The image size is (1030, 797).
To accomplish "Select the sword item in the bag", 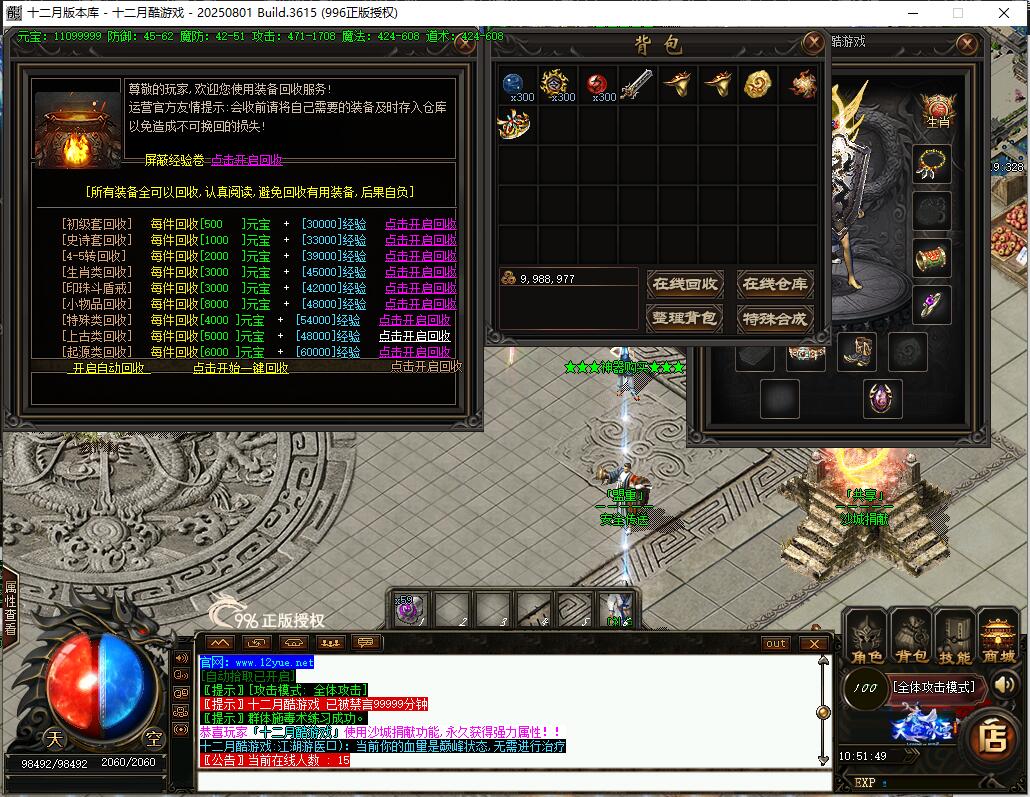I will coord(636,86).
